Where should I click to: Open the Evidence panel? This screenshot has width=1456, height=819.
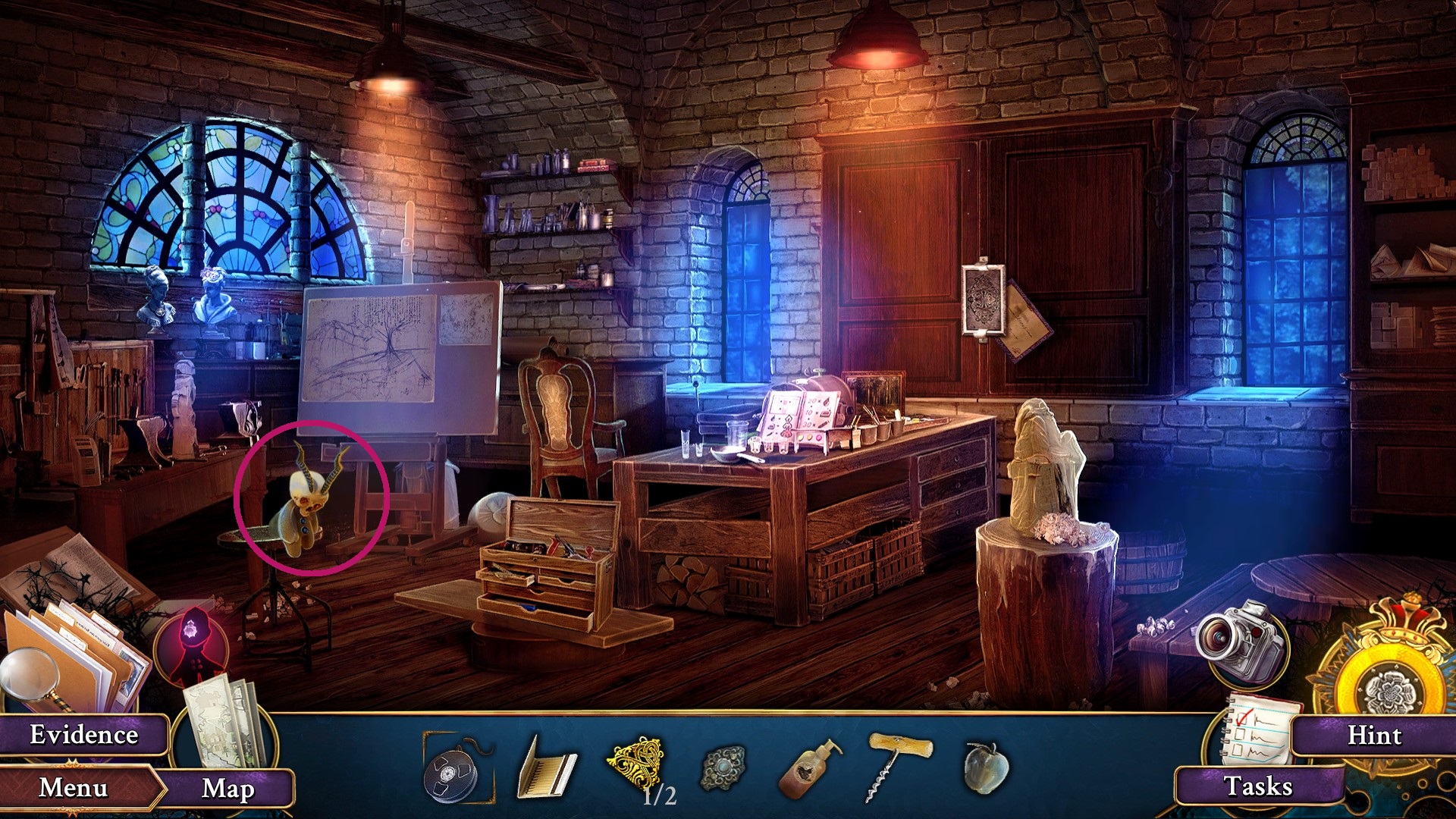tap(83, 734)
